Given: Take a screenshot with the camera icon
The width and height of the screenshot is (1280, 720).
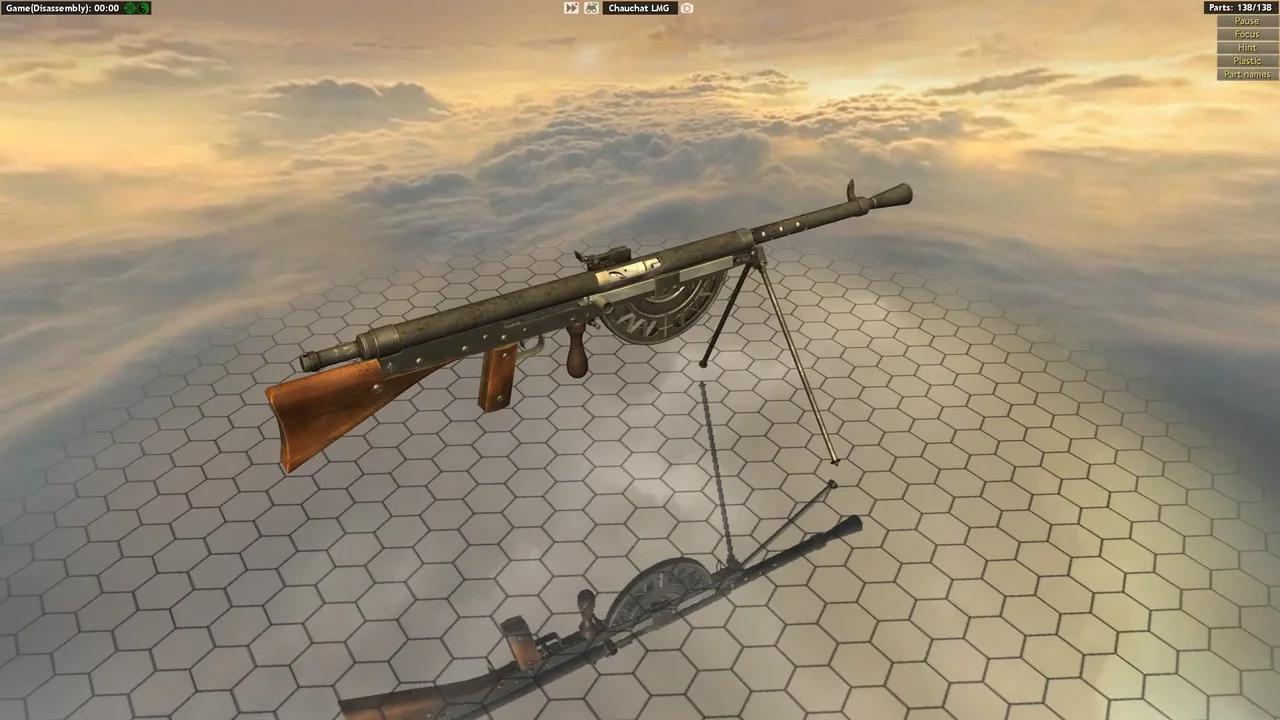Looking at the screenshot, I should [x=687, y=8].
